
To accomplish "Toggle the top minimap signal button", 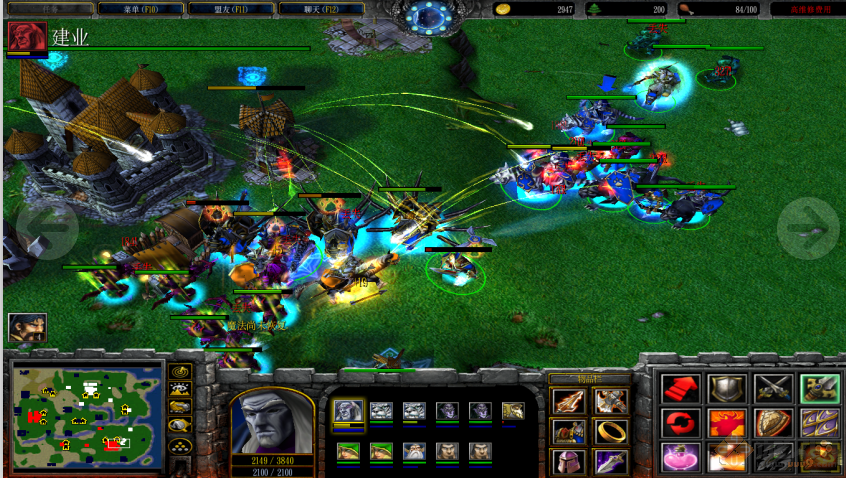I will point(180,371).
